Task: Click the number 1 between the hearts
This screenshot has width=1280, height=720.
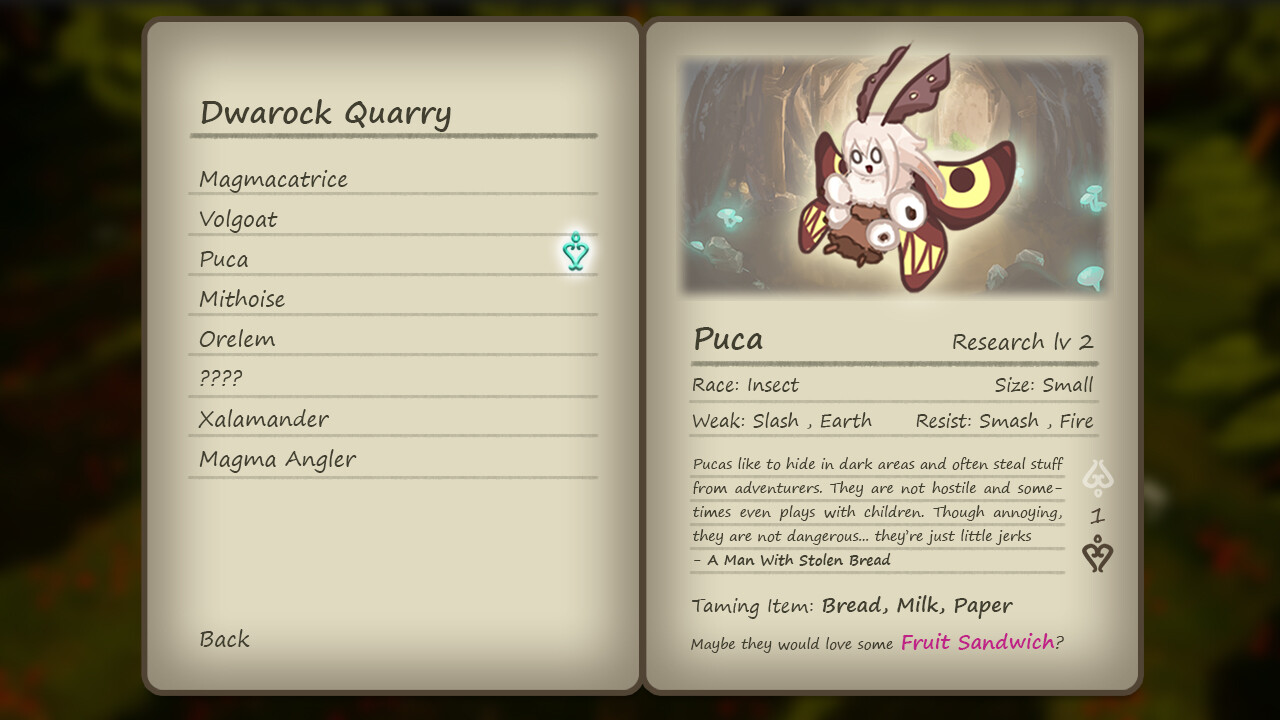Action: click(1097, 516)
